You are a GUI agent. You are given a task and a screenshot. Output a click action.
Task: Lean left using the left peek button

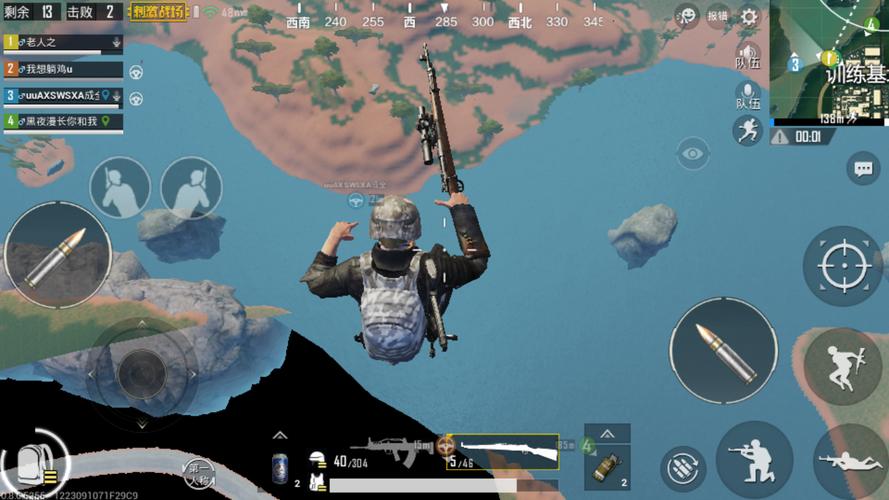tap(120, 188)
